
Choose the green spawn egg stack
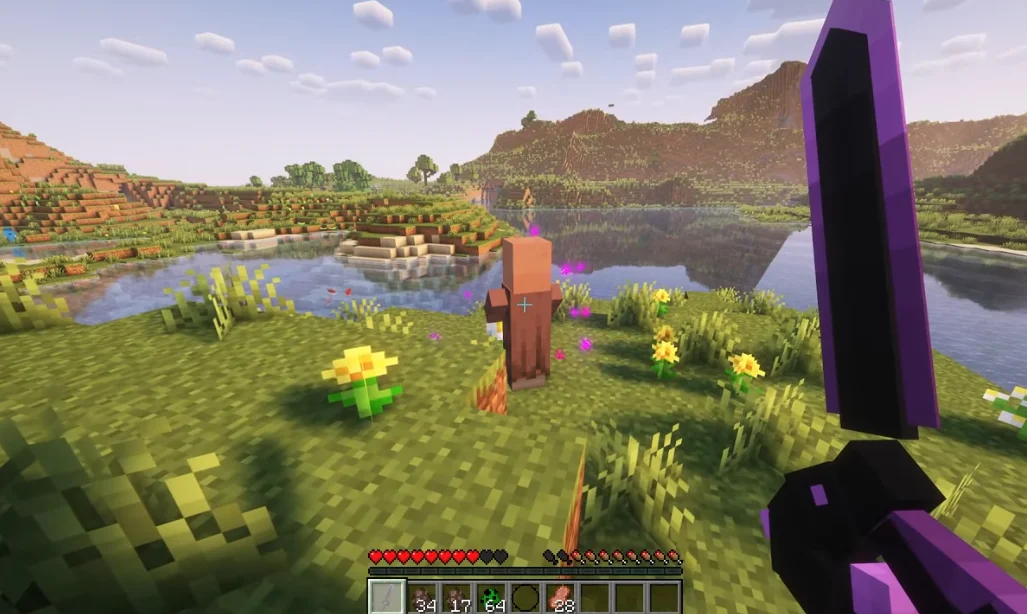coord(491,597)
